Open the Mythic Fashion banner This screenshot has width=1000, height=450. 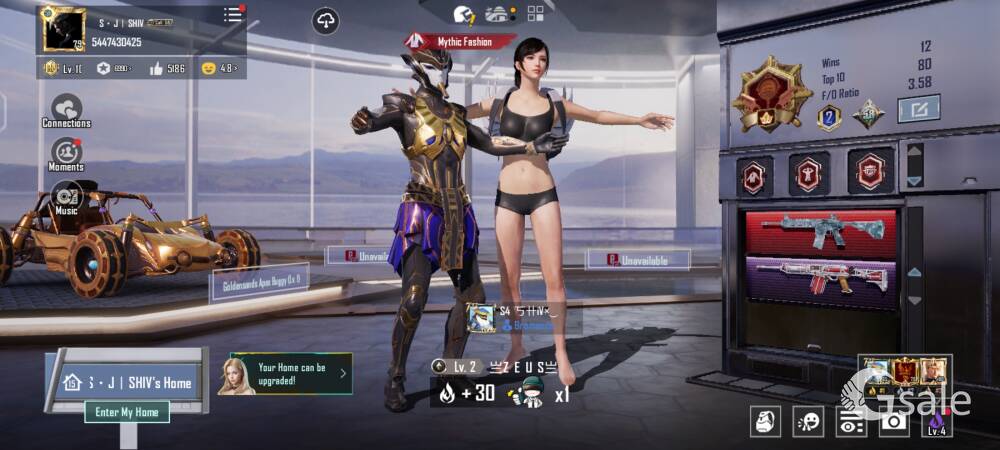pos(460,42)
